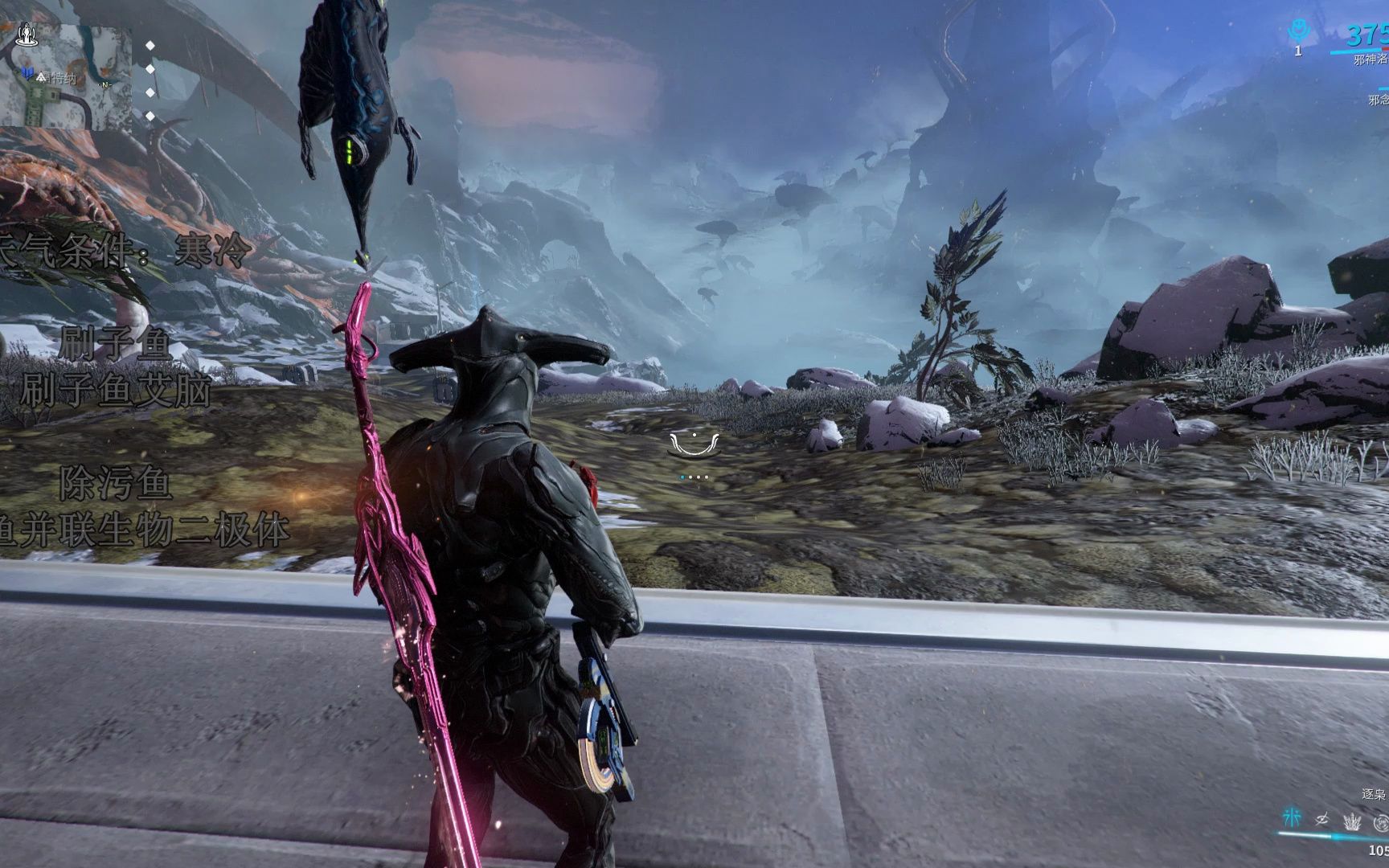Click the triangle waypoint icon on the minimap
Viewport: 1389px width, 868px height.
tap(40, 78)
